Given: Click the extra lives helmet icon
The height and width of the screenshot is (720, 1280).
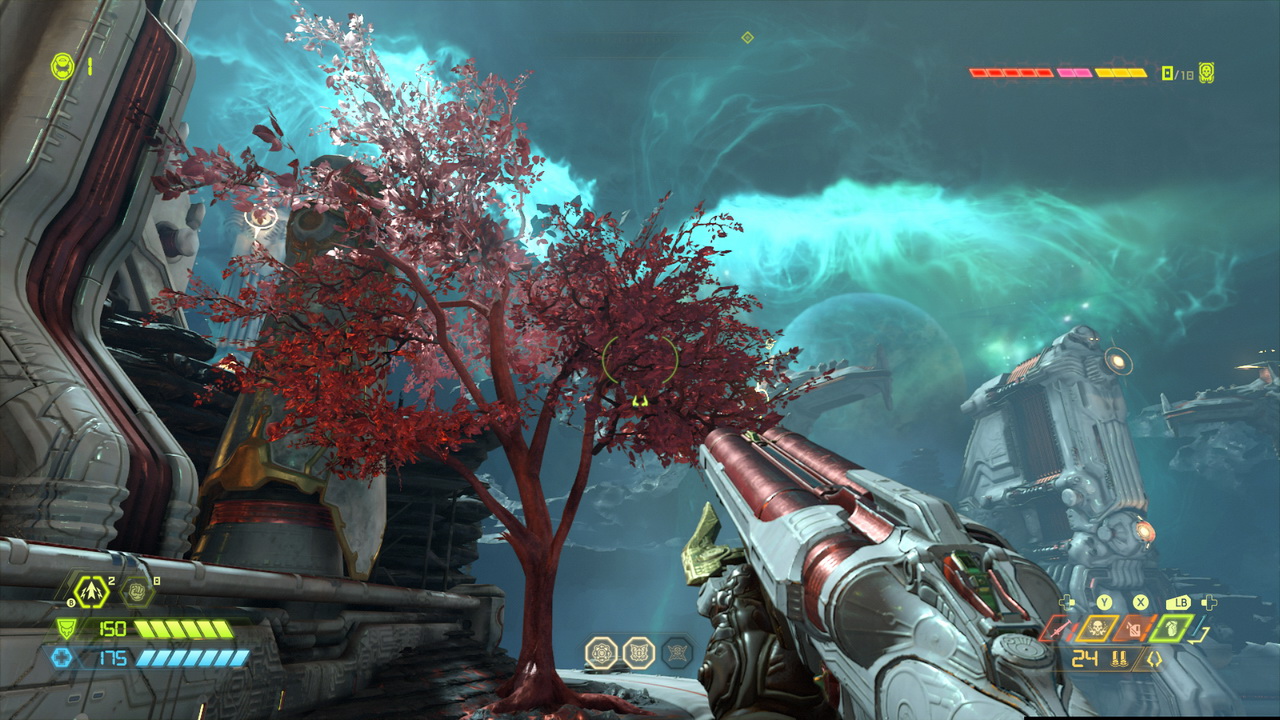Looking at the screenshot, I should pos(62,67).
